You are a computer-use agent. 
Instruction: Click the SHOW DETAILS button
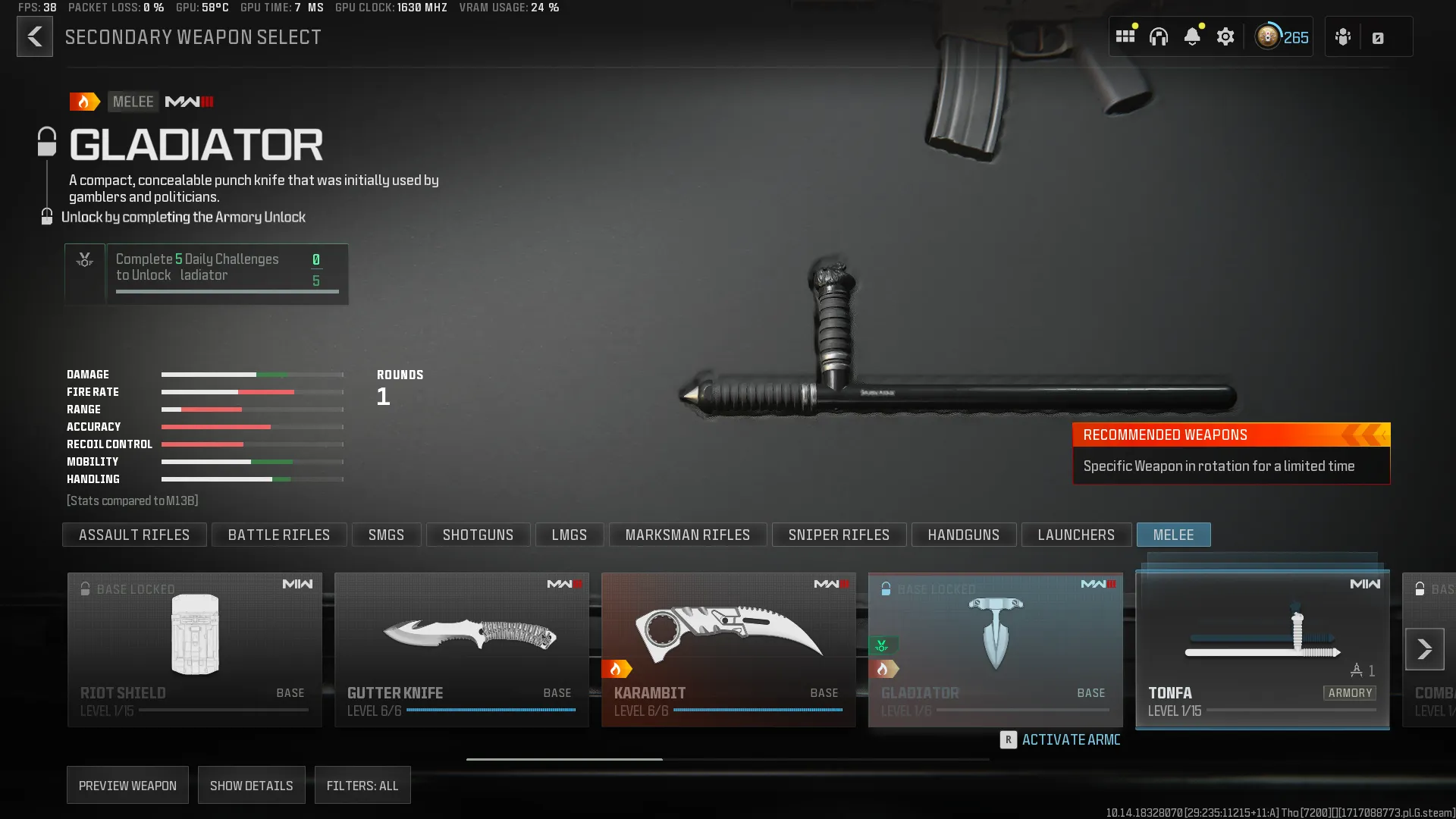pyautogui.click(x=251, y=785)
